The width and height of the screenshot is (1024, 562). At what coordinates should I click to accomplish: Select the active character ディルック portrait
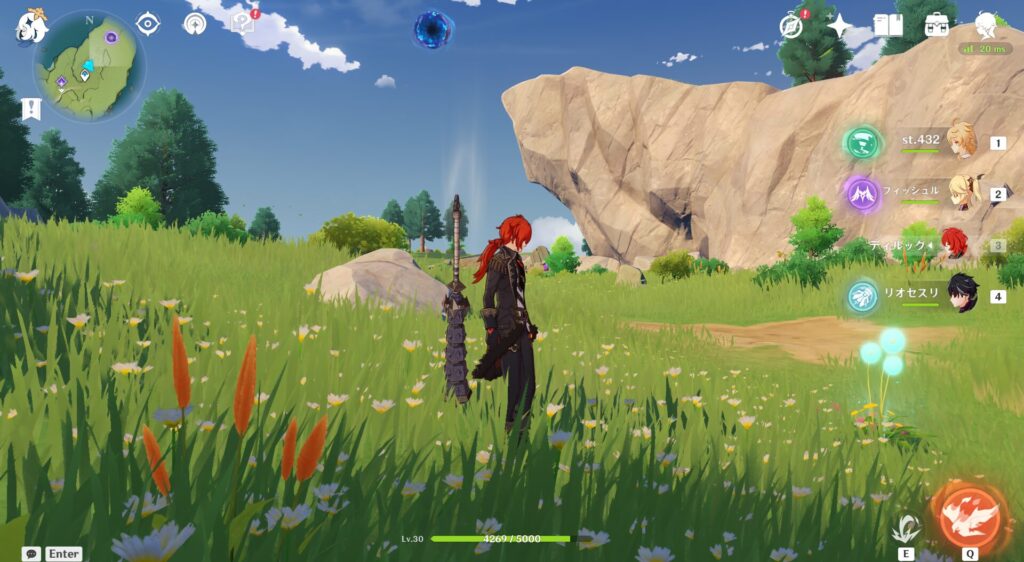point(957,244)
